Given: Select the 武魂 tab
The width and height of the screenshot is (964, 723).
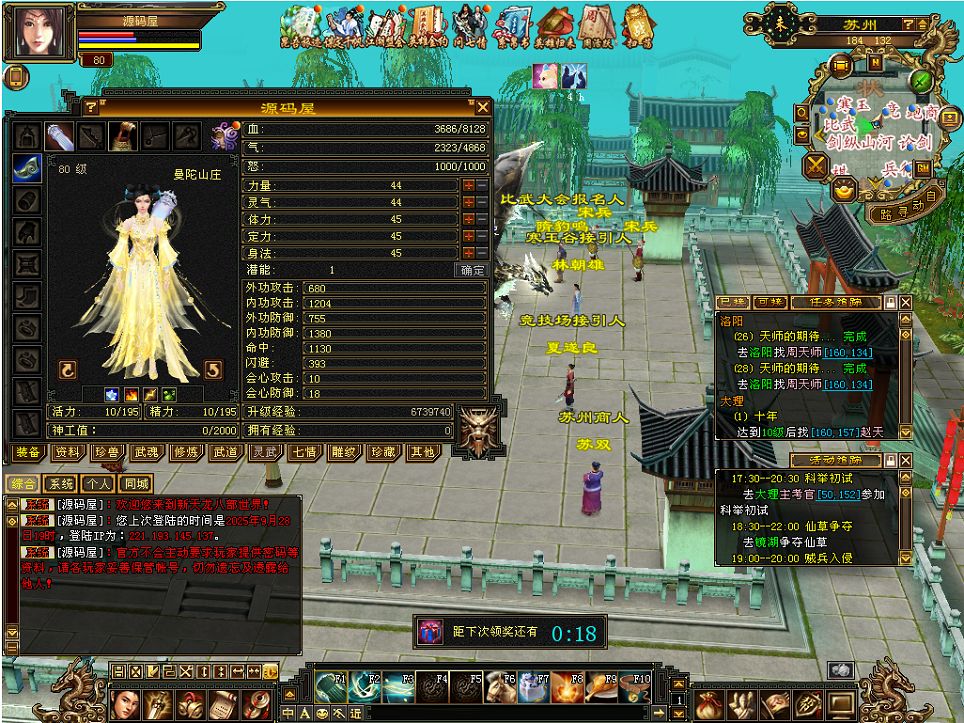Looking at the screenshot, I should point(147,452).
